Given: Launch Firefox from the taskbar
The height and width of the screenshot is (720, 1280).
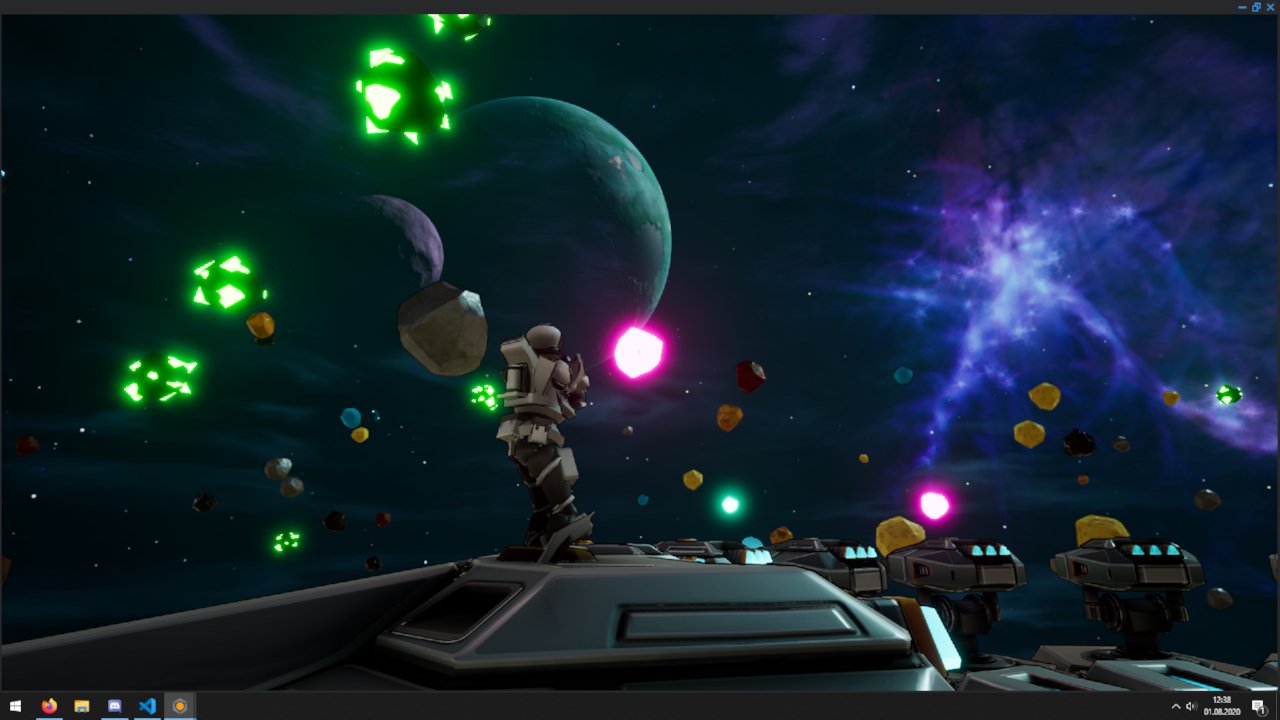Looking at the screenshot, I should coord(48,707).
